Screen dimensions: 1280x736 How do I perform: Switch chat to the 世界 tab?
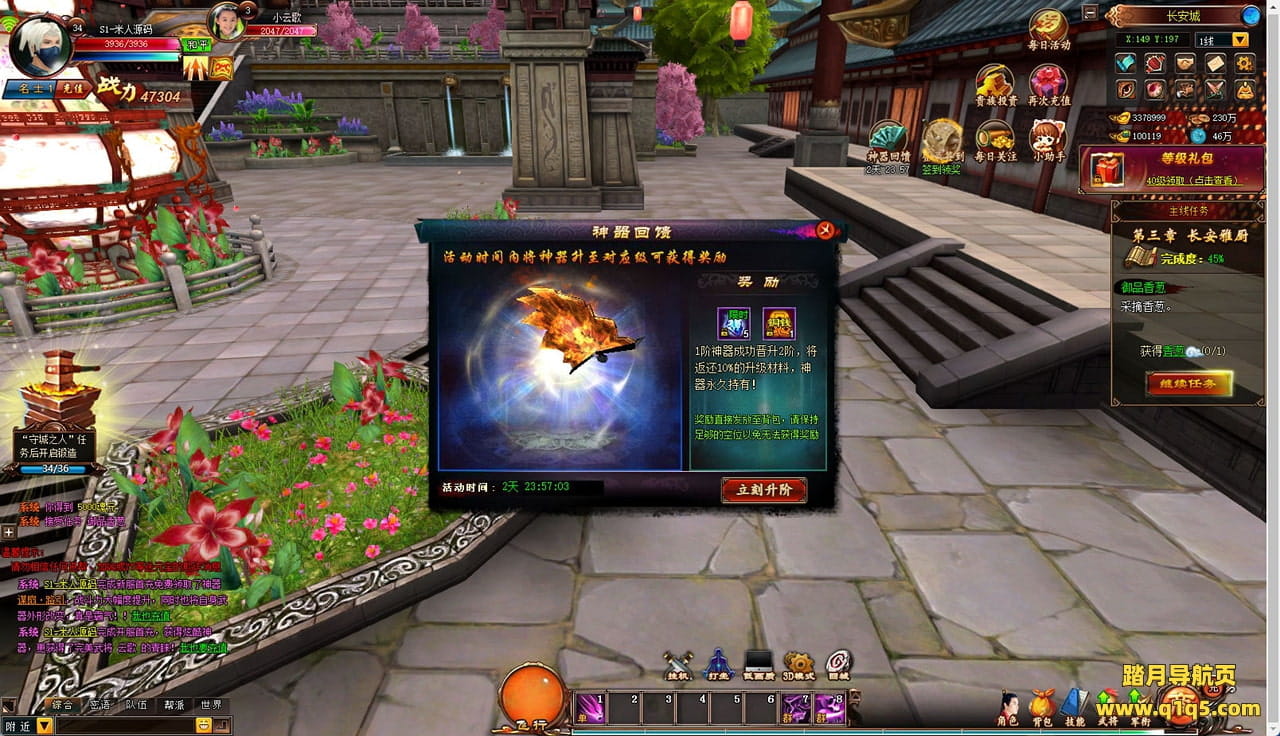[x=210, y=705]
